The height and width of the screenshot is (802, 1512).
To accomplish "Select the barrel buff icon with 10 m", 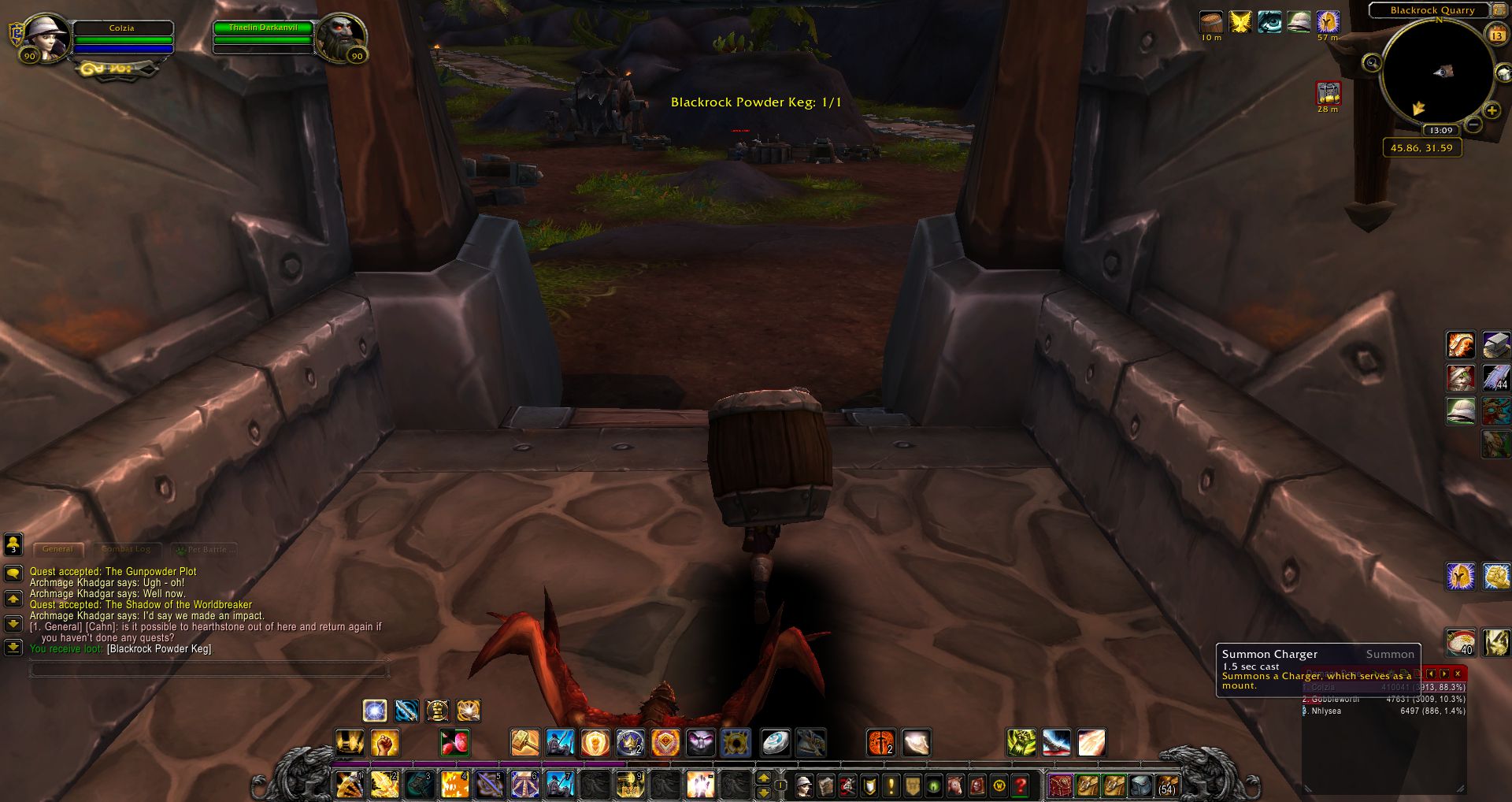I will point(1211,22).
